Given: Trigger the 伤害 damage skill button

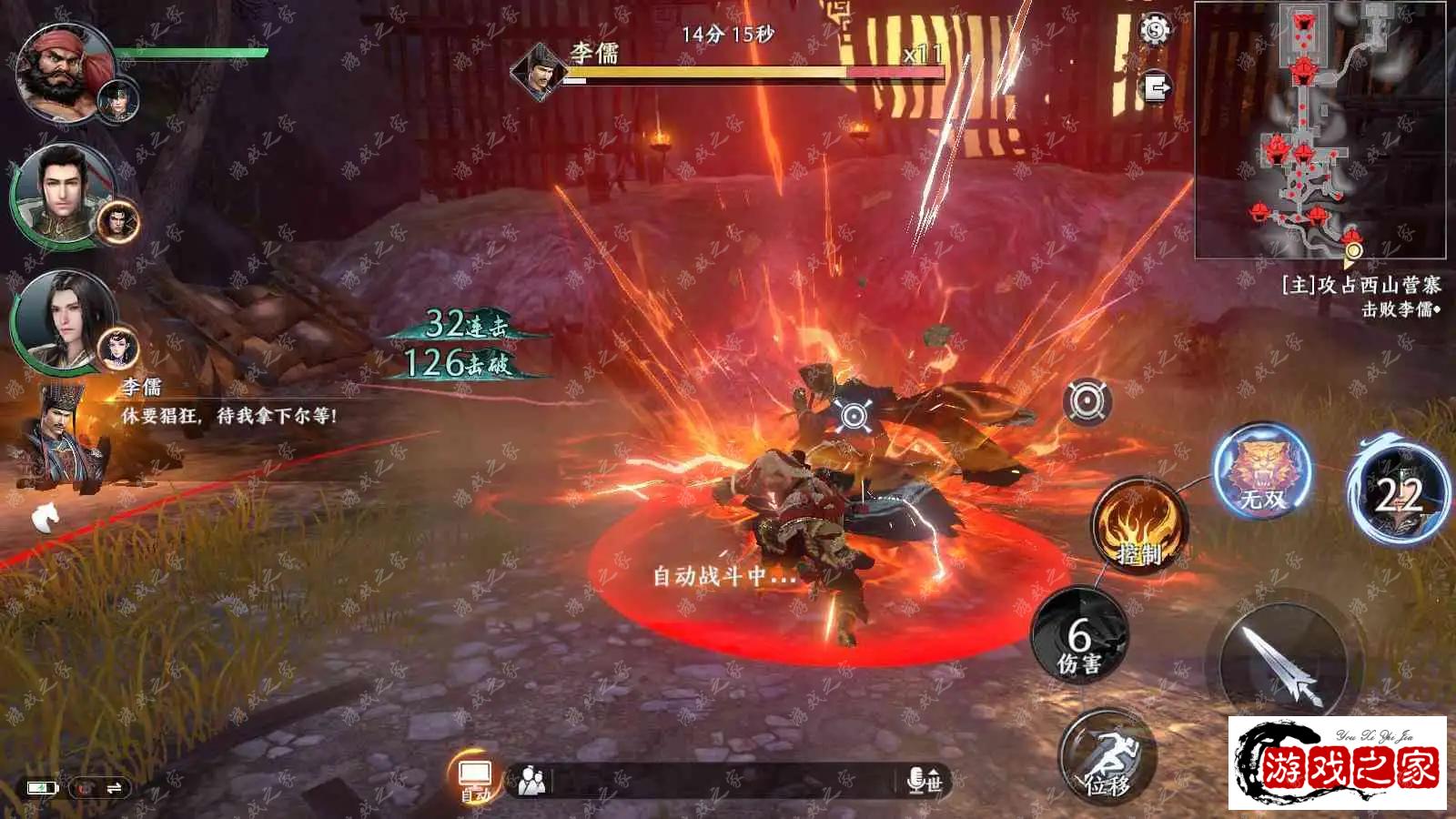Looking at the screenshot, I should (x=1079, y=635).
